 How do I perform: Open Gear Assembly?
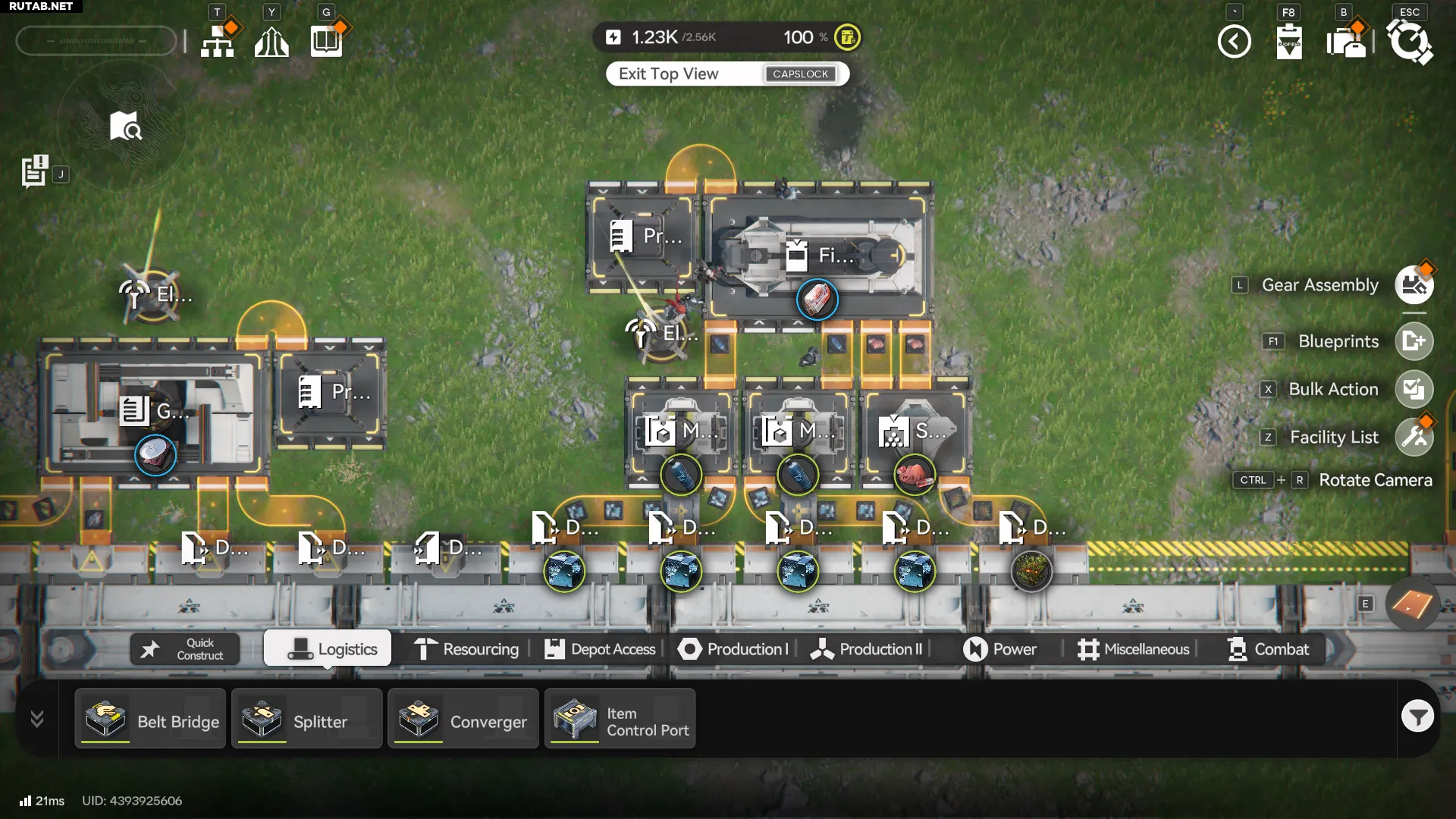click(x=1414, y=285)
